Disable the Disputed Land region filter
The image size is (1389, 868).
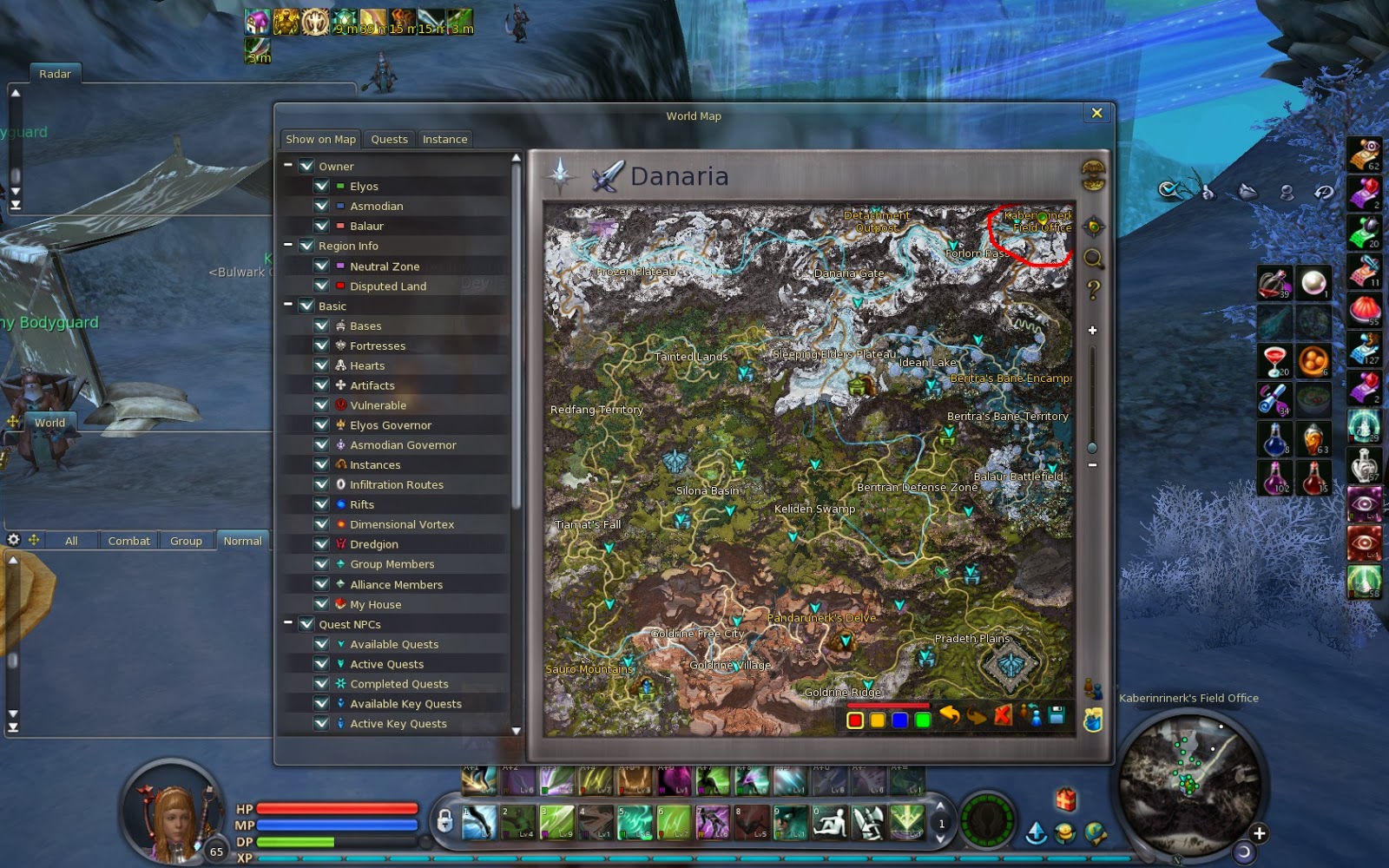322,286
